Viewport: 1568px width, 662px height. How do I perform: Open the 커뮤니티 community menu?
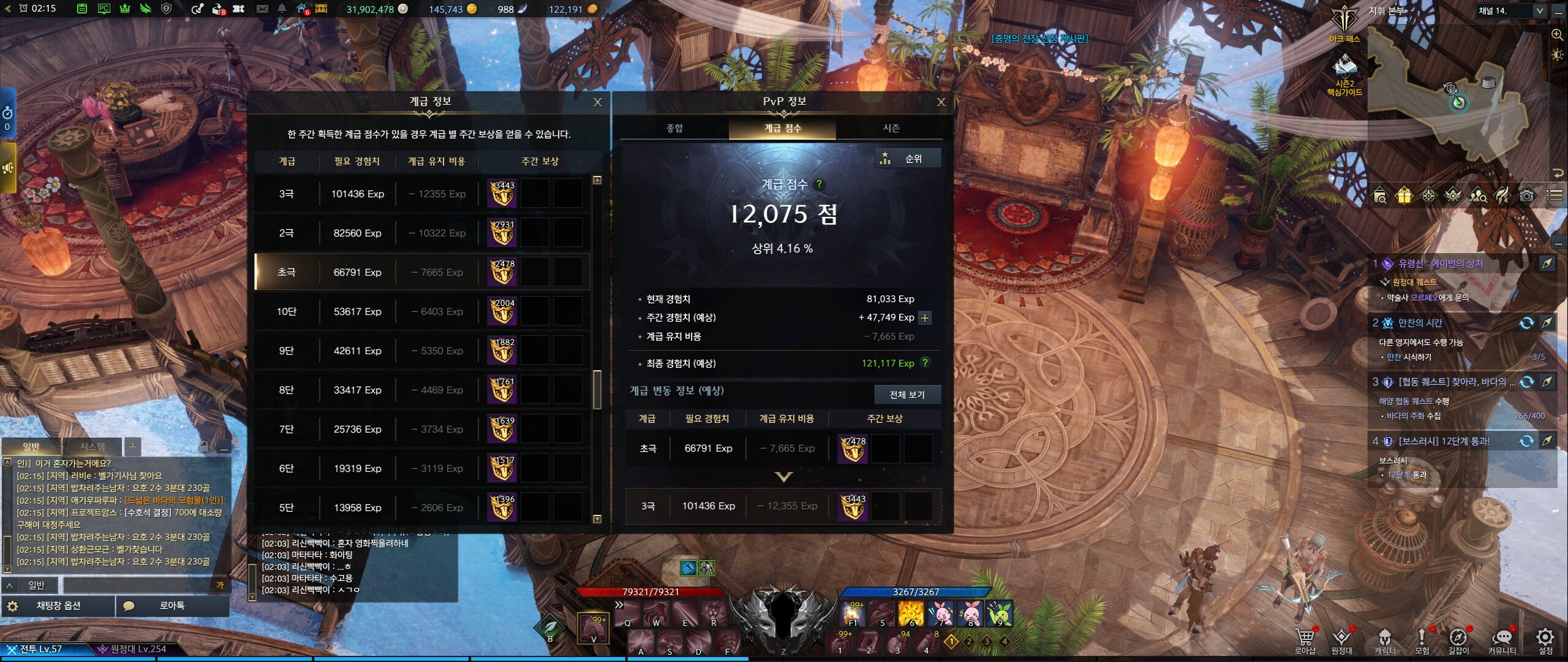[1502, 640]
